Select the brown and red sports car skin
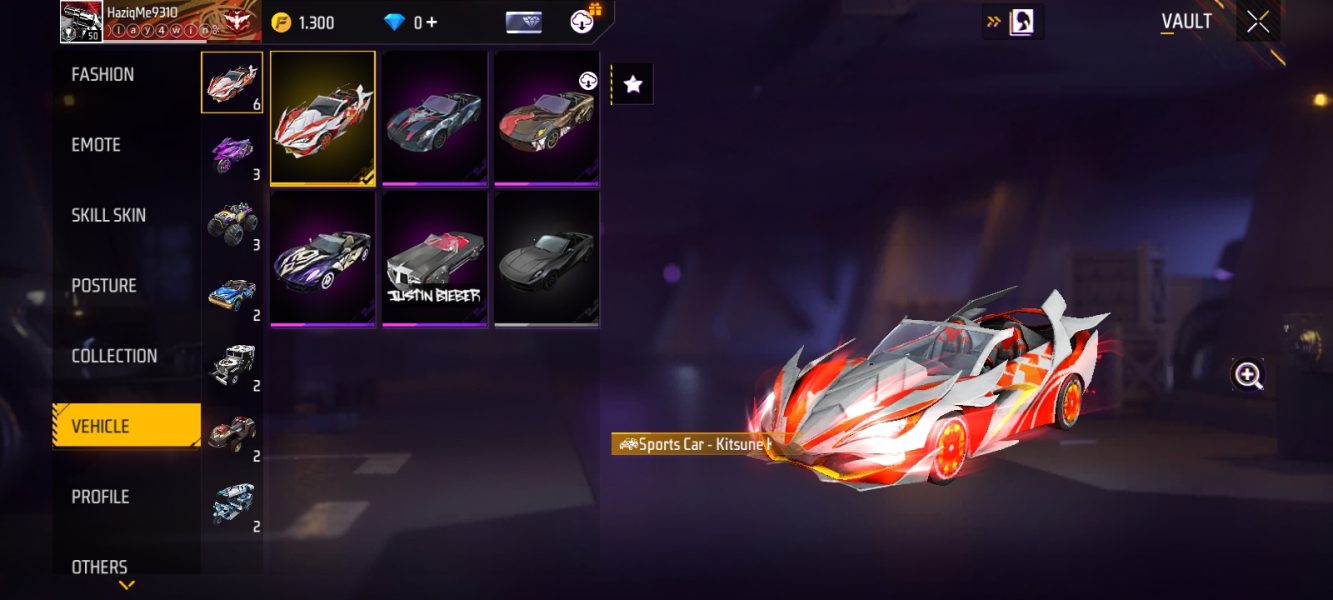The width and height of the screenshot is (1333, 600). click(x=546, y=117)
